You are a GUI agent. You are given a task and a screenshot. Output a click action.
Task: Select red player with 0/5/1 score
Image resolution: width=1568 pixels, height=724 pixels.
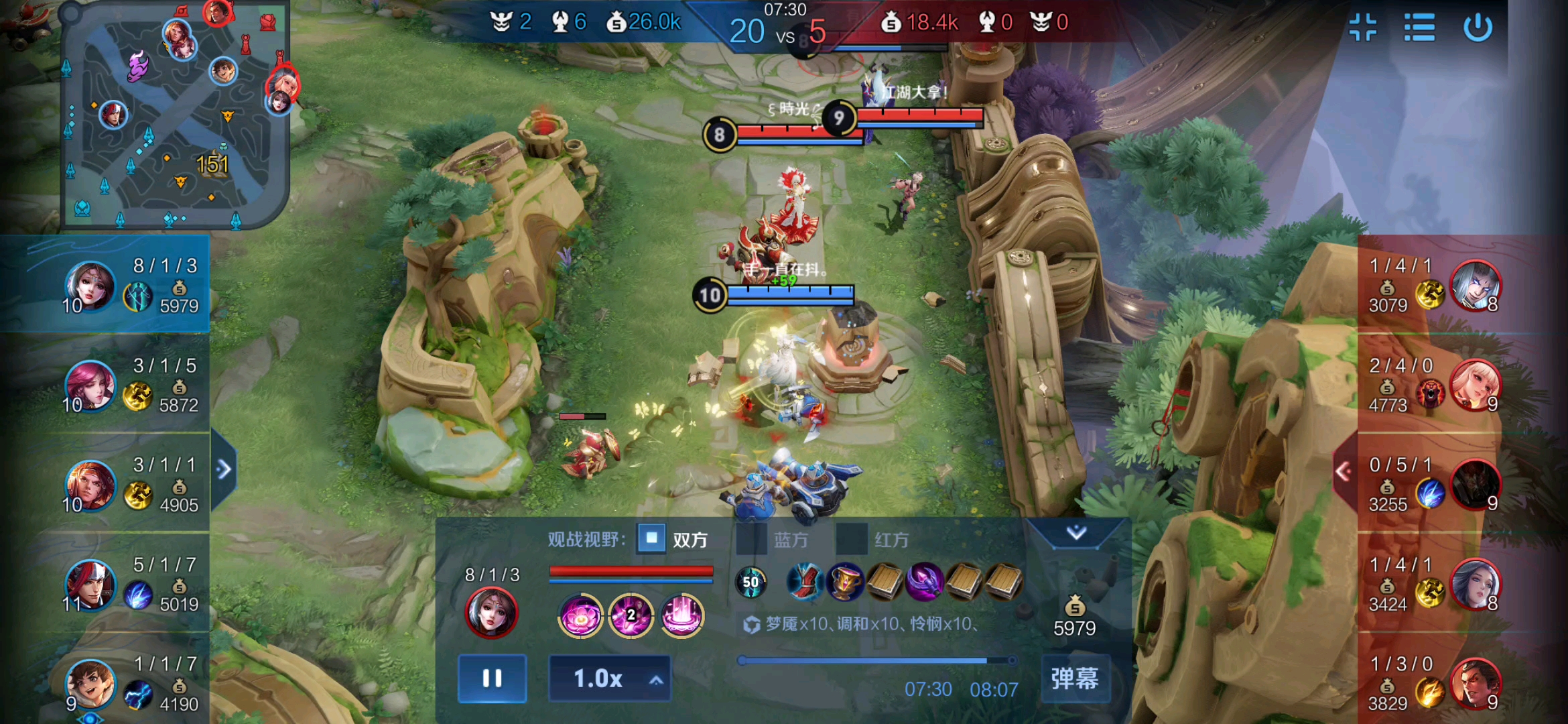click(x=1474, y=484)
